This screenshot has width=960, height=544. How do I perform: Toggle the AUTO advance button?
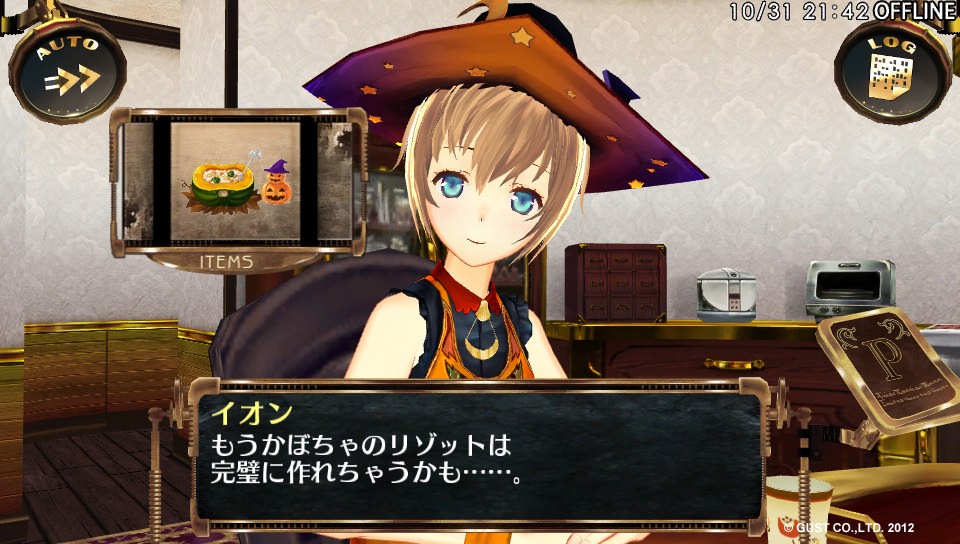(x=68, y=68)
